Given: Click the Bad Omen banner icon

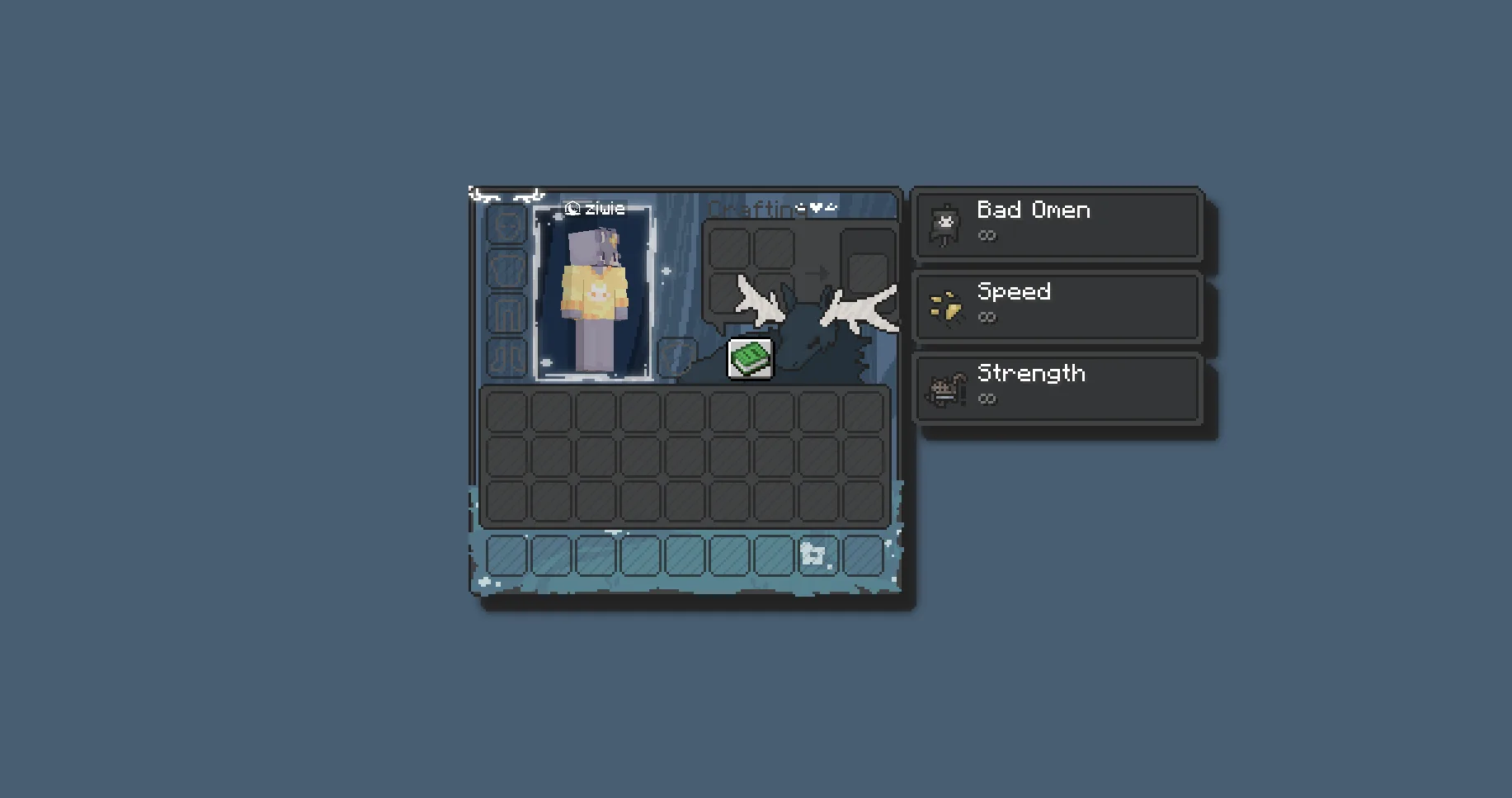Looking at the screenshot, I should click(x=945, y=221).
